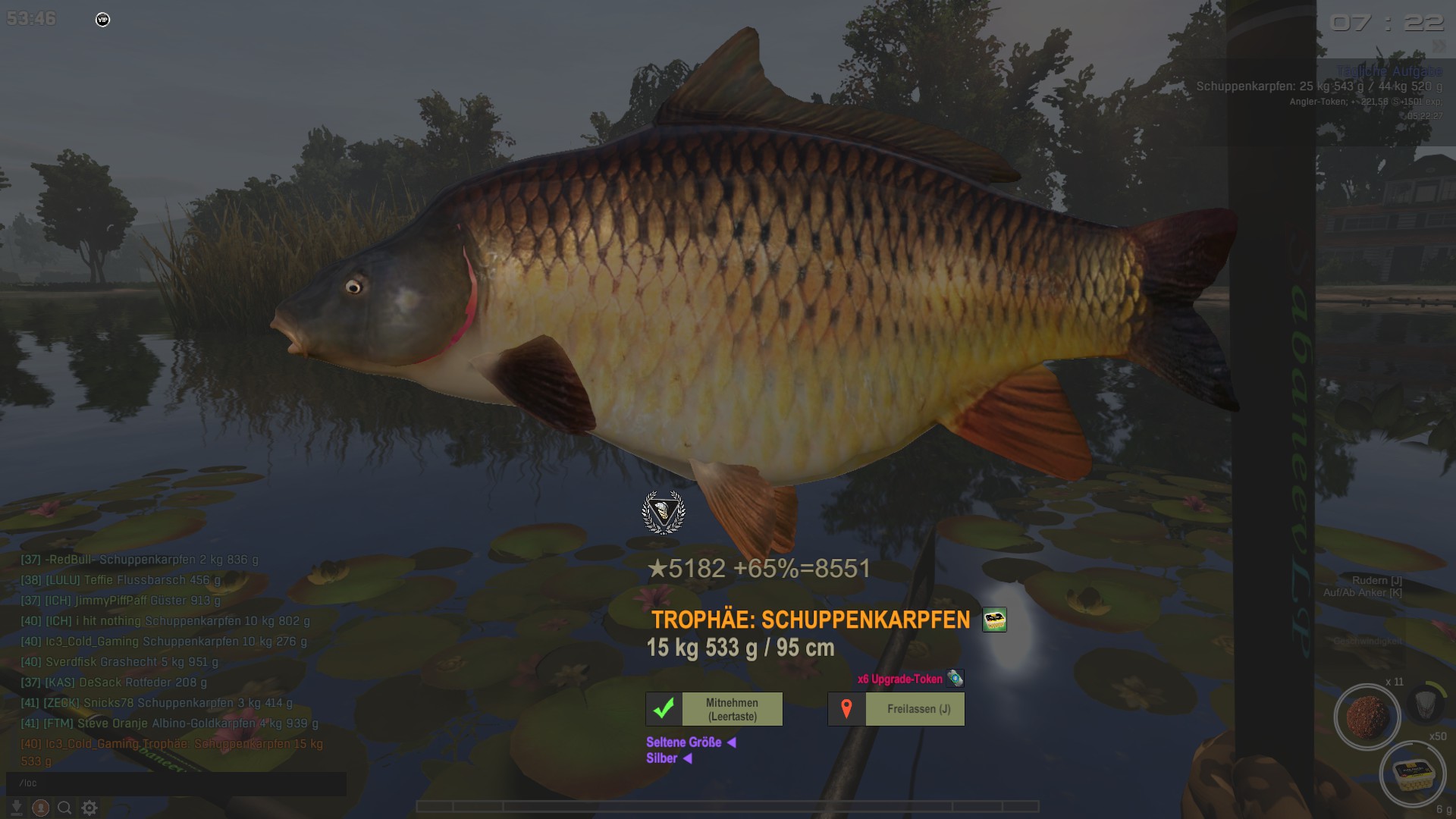The width and height of the screenshot is (1456, 819).
Task: Open the orange player profile icon
Action: pyautogui.click(x=41, y=808)
